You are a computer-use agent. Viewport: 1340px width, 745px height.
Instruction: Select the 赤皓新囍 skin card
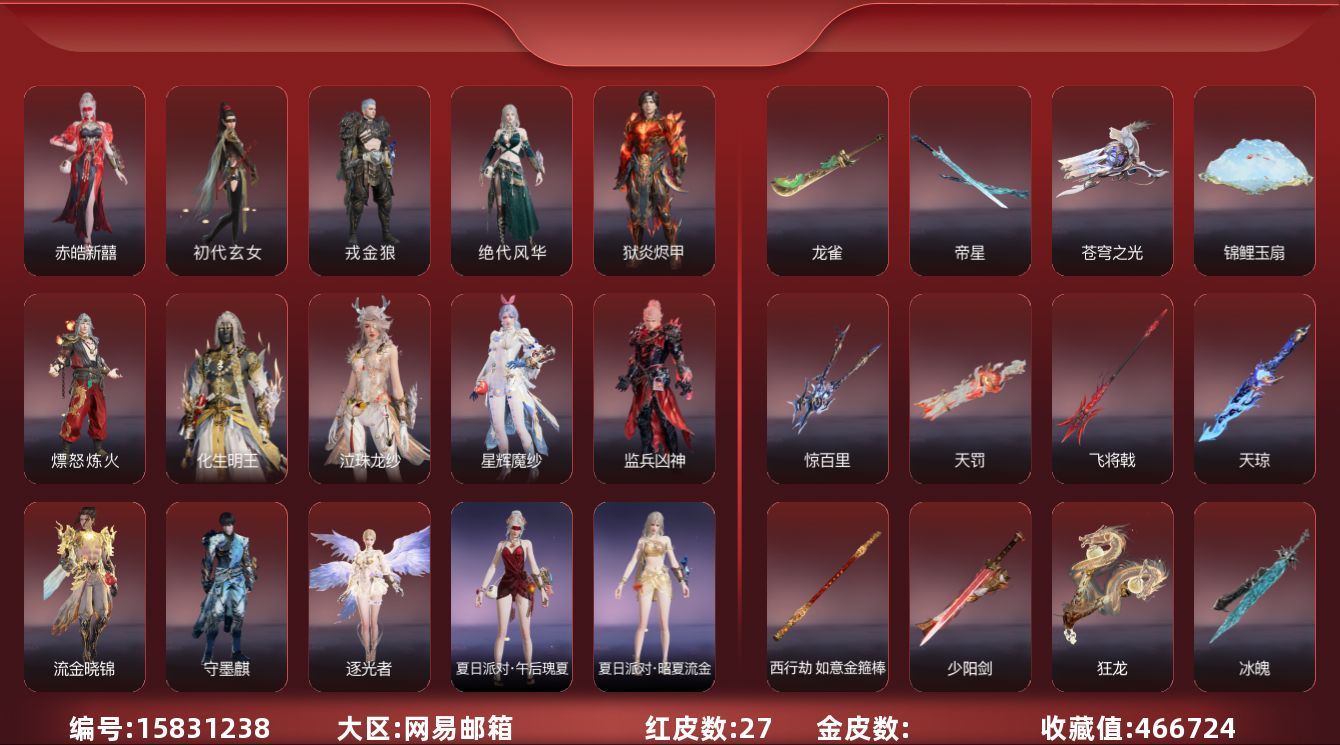pos(85,180)
